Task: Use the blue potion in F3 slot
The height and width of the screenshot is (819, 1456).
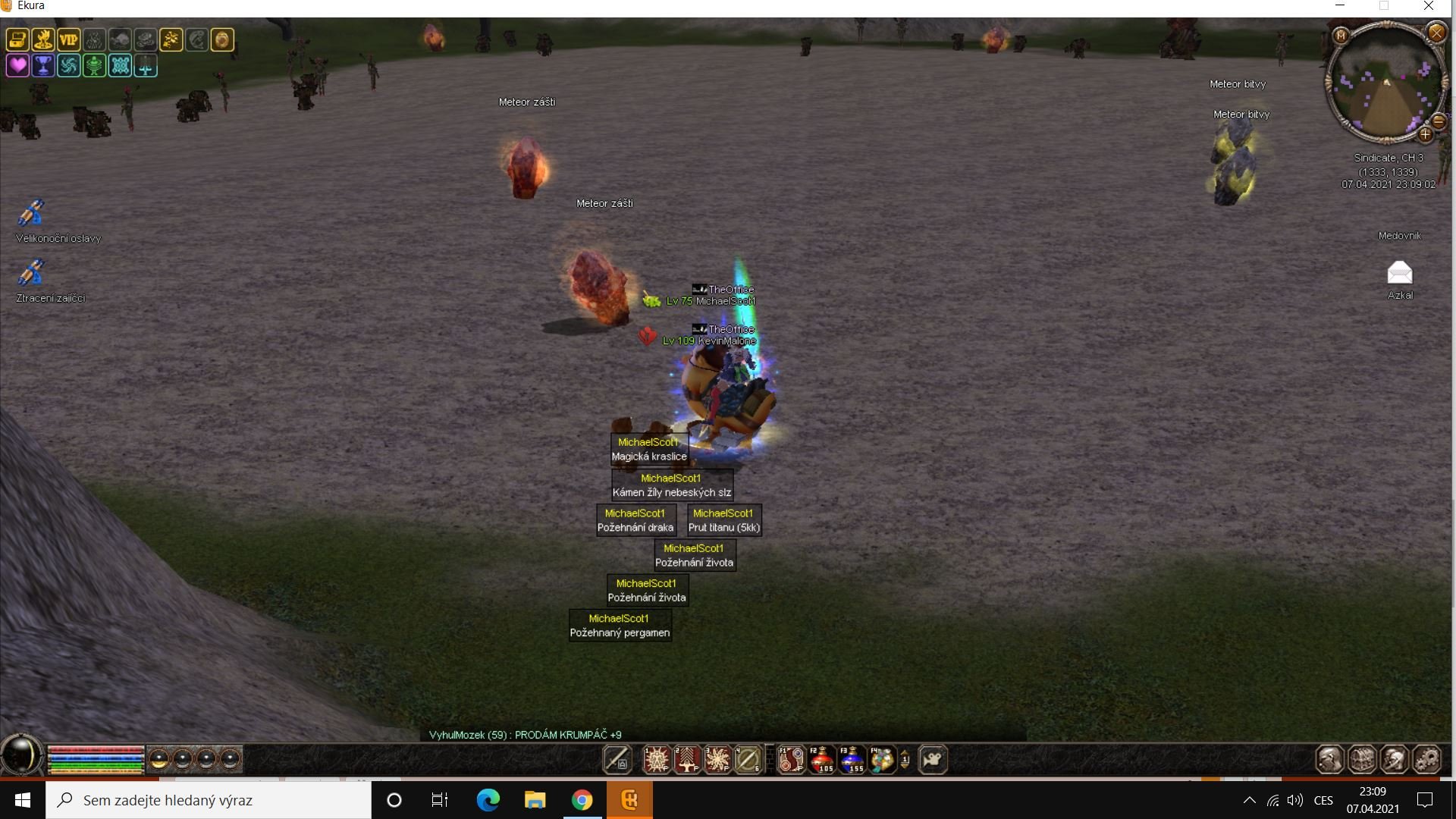Action: click(852, 759)
